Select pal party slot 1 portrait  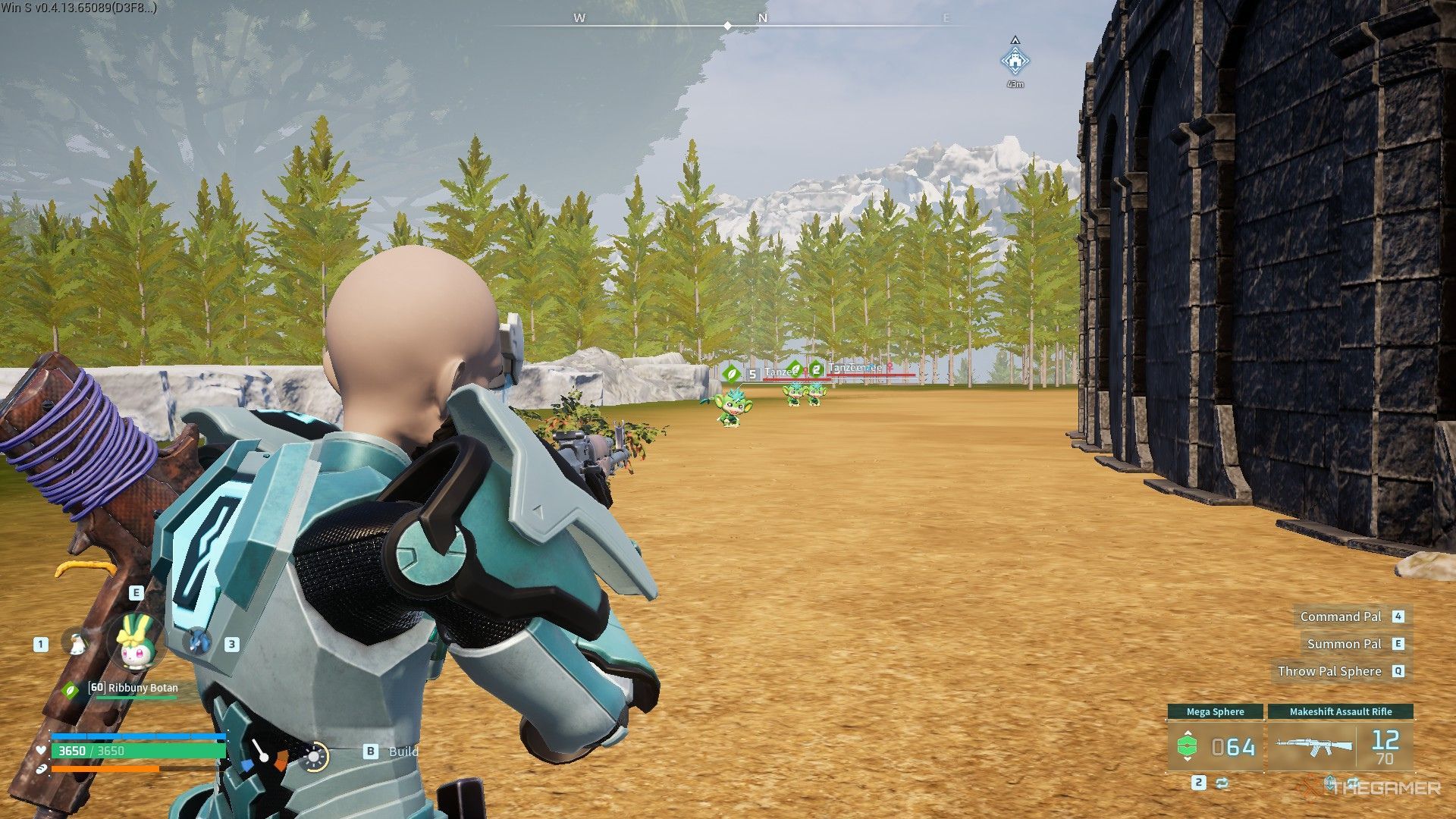(77, 643)
